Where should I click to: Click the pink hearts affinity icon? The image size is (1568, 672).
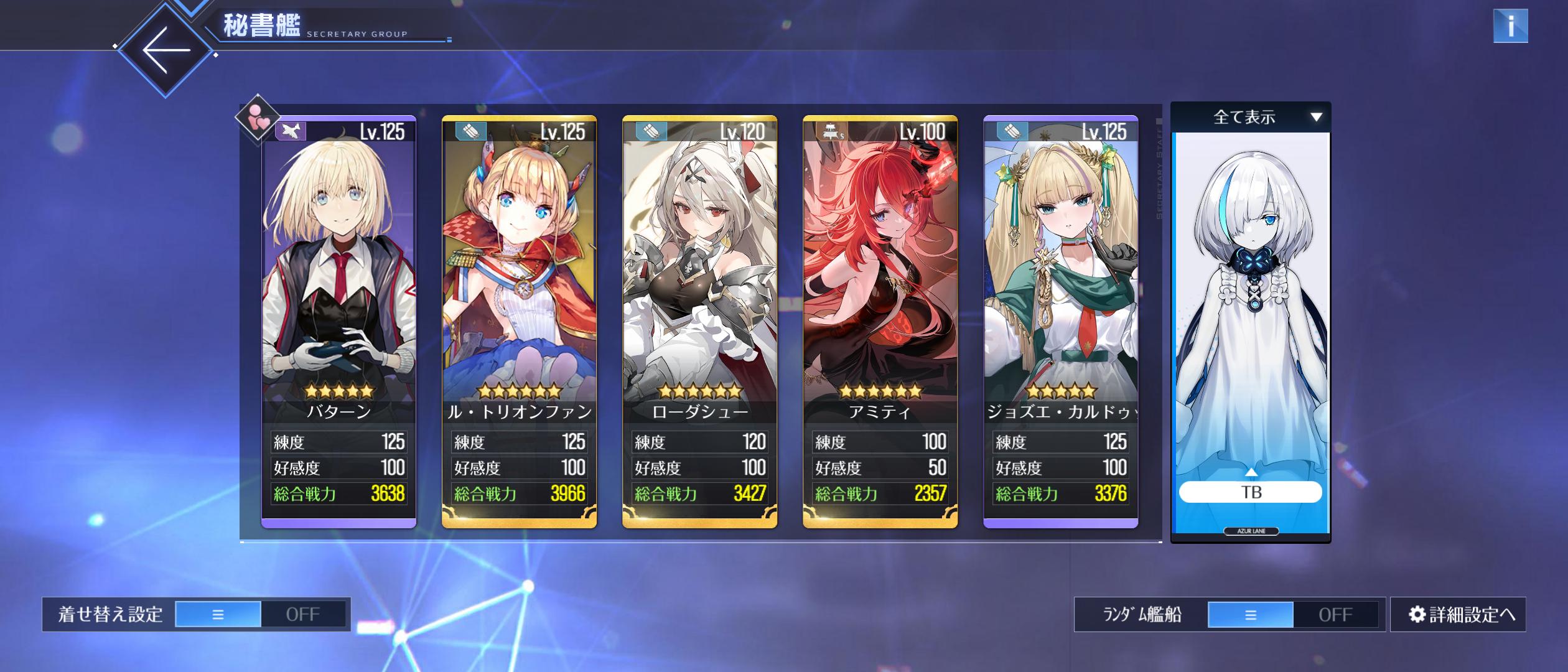[x=257, y=118]
